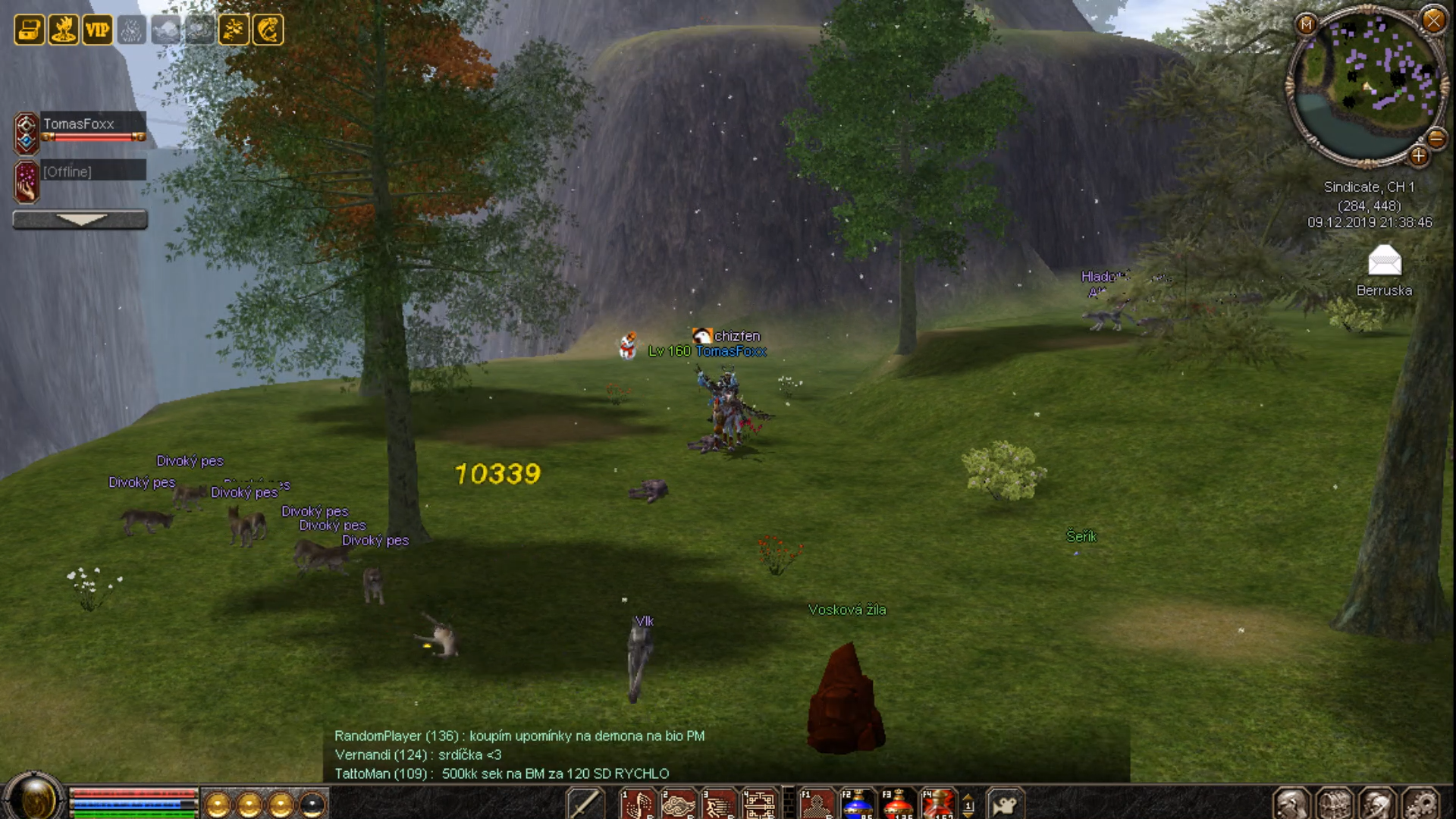Close the minimap with the X button
Screen dimensions: 1456x819
coord(1433,20)
